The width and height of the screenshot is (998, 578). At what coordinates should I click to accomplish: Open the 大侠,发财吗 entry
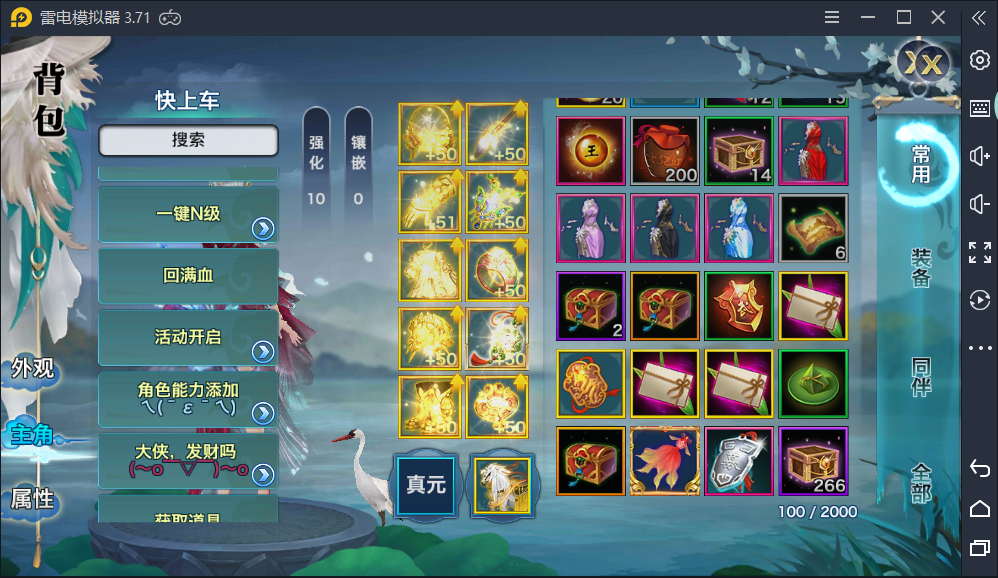[188, 460]
